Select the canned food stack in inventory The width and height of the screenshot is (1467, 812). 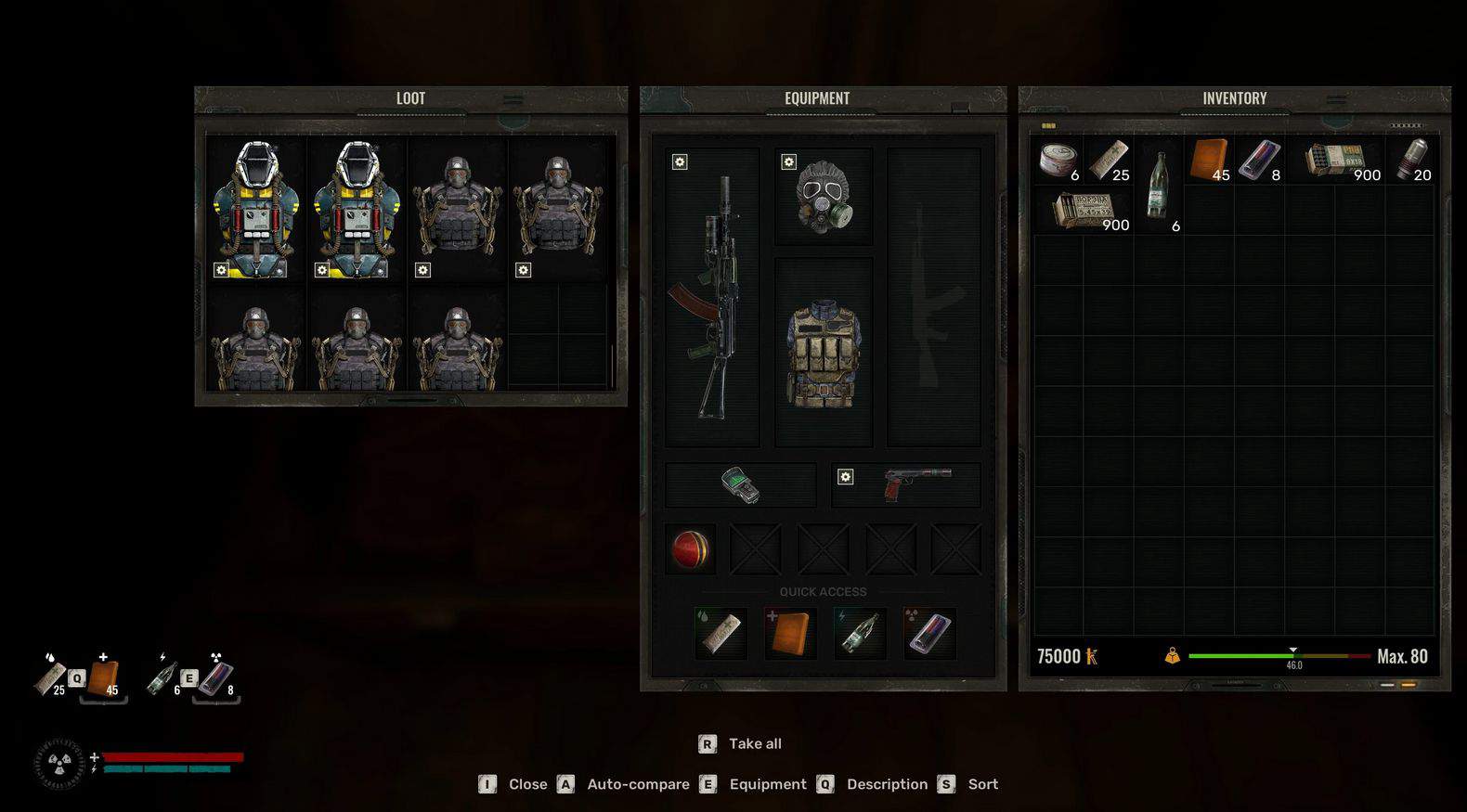(1058, 160)
